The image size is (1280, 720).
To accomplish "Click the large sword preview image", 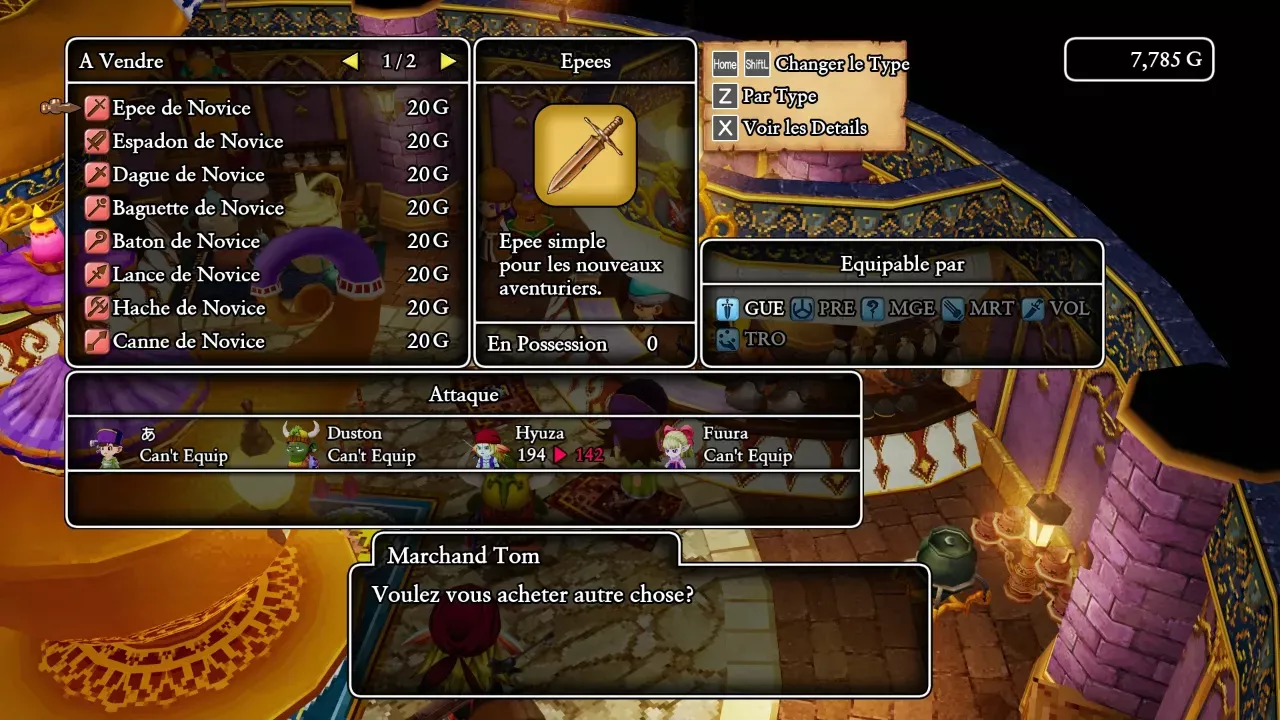I will [x=585, y=156].
